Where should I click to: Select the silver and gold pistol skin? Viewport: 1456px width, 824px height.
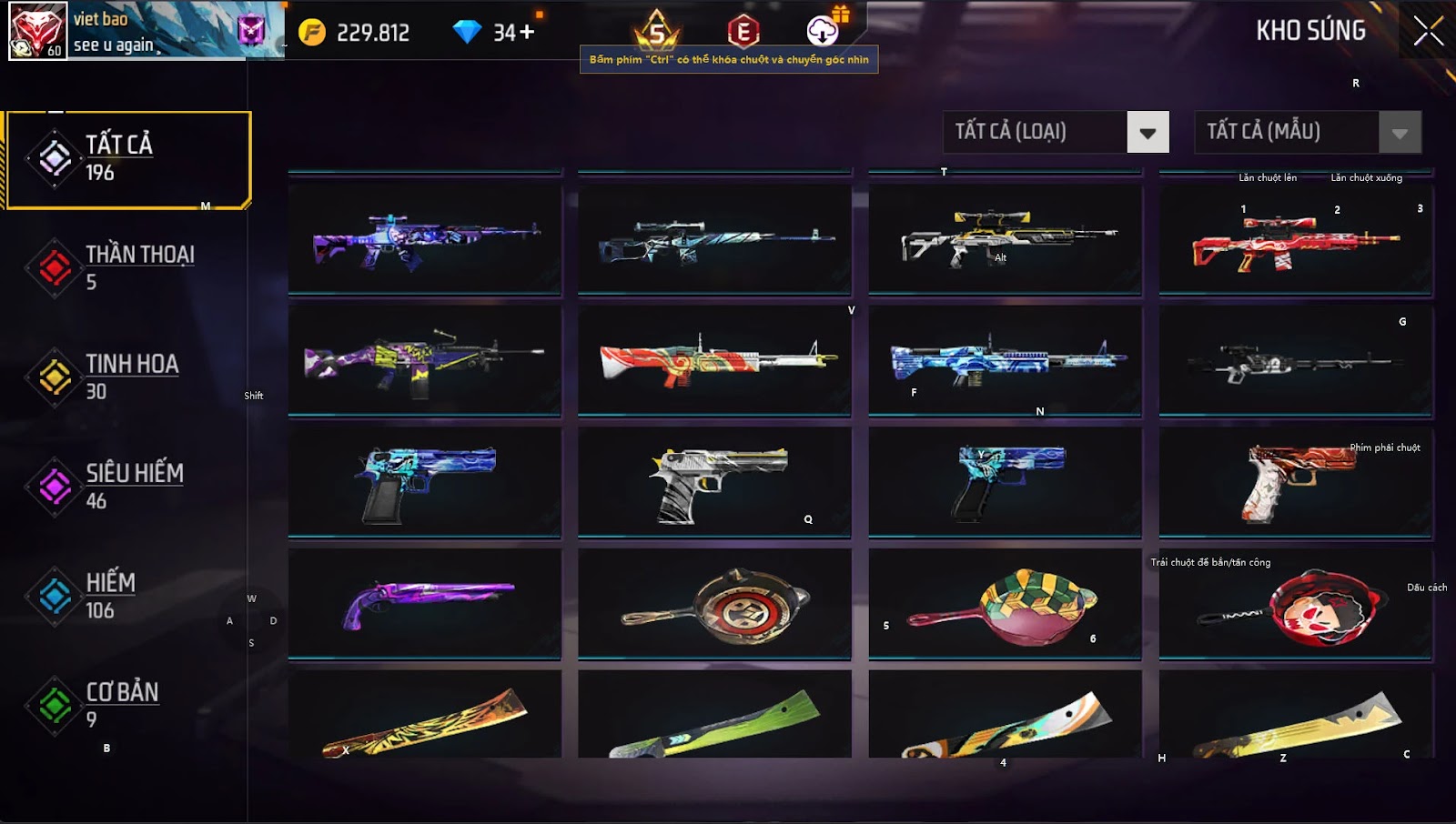(715, 482)
